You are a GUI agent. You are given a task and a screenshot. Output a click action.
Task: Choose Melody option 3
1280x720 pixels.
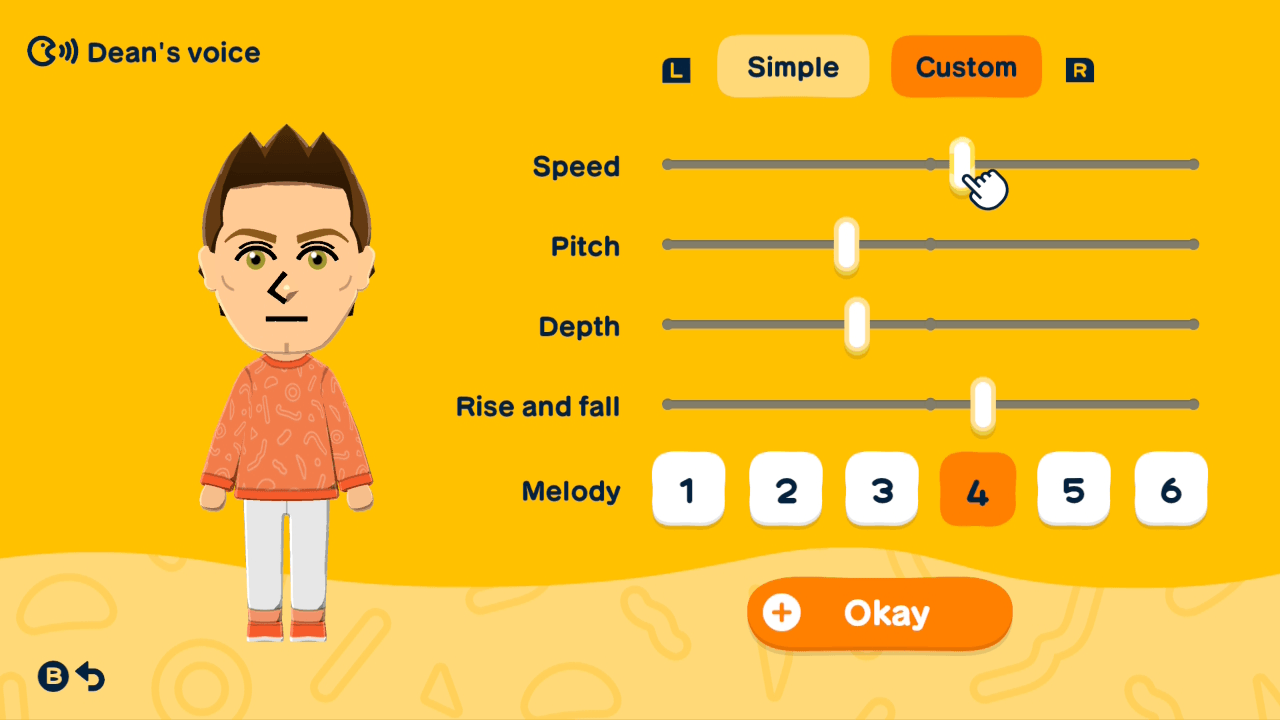[881, 489]
